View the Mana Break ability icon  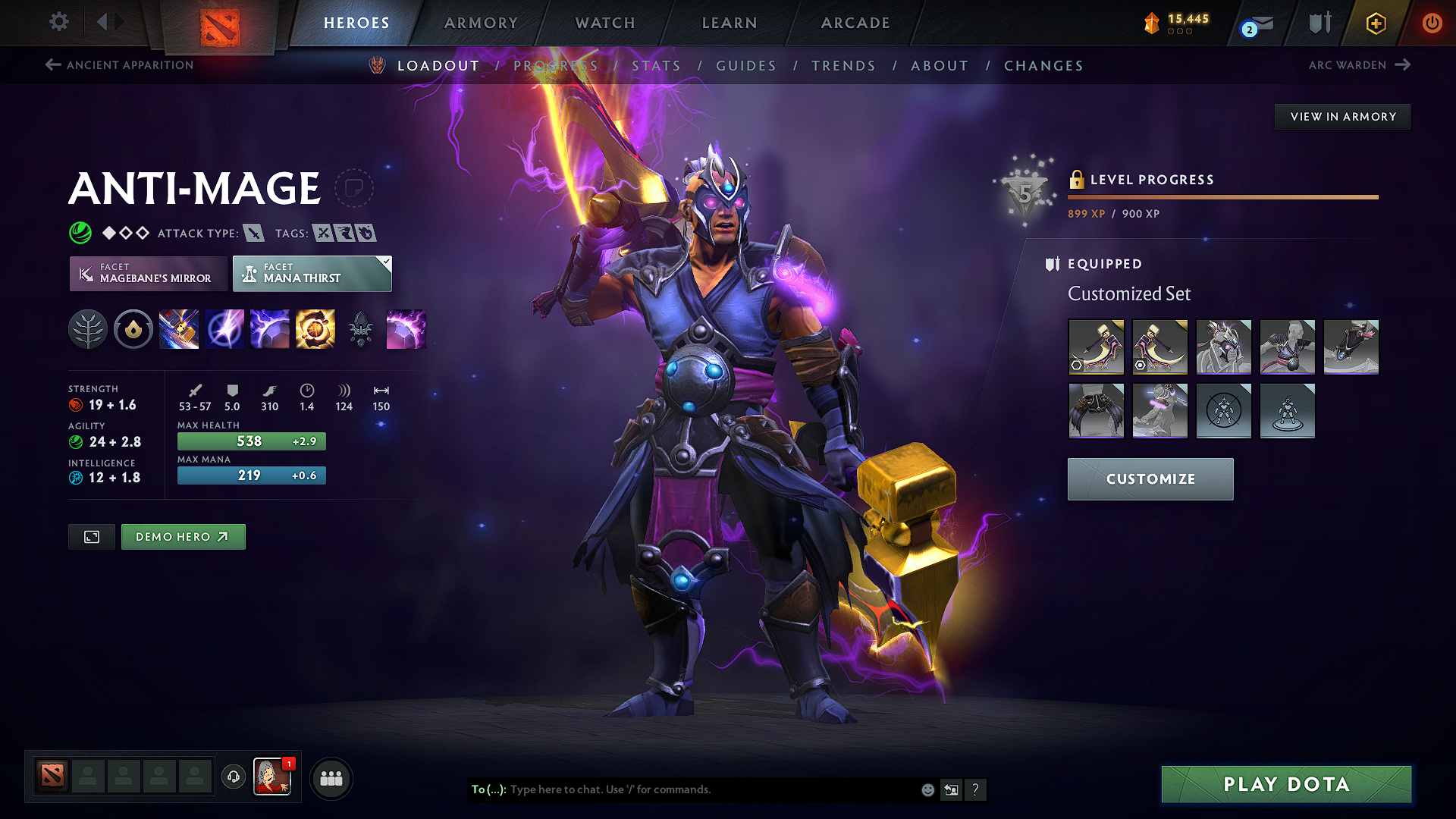pyautogui.click(x=179, y=328)
